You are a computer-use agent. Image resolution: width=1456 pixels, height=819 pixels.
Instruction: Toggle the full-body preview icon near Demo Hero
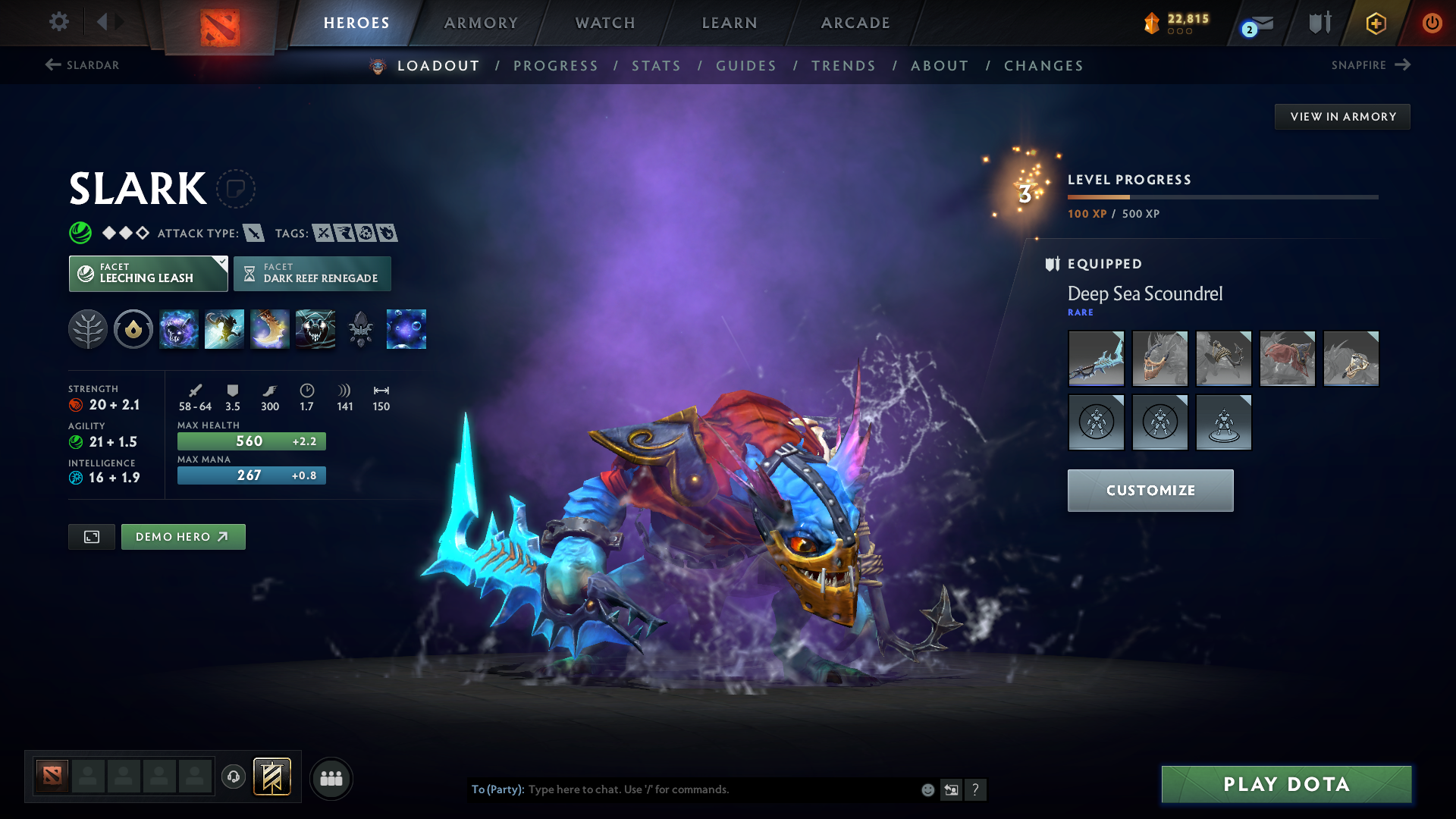point(91,536)
